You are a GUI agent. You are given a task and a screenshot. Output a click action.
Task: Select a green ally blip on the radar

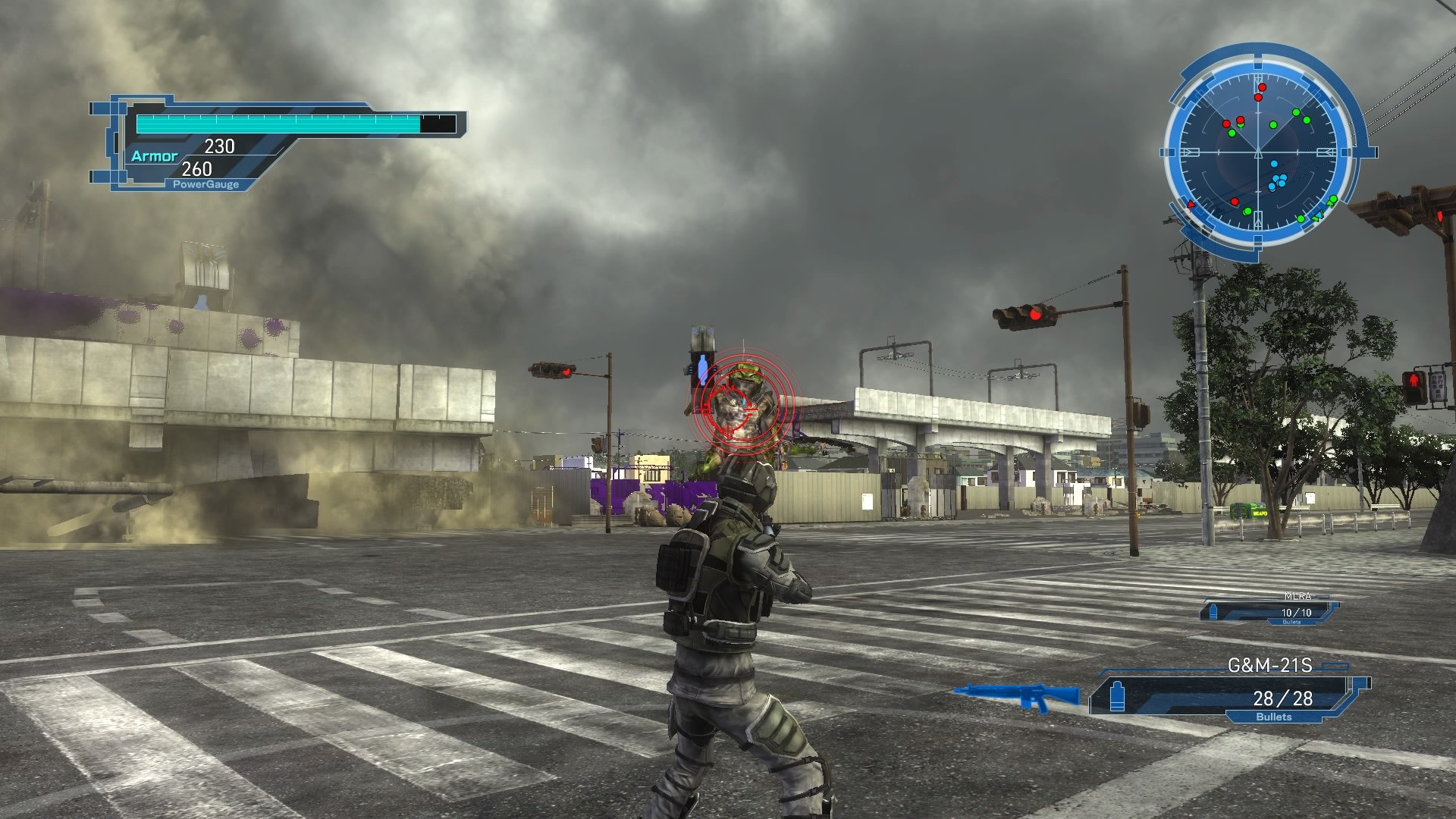[1272, 123]
